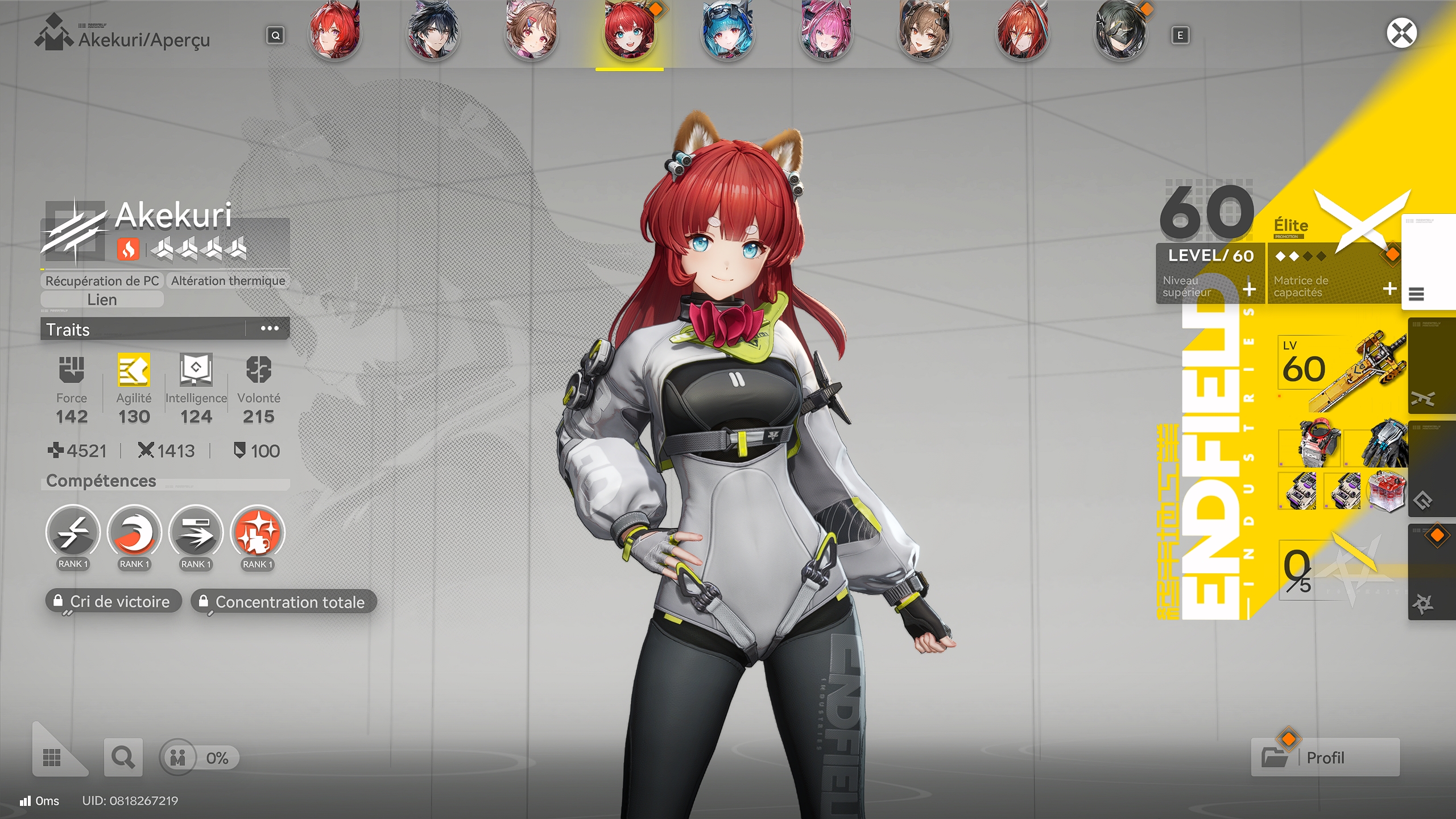Open the search magnifier icon at bottom left

[x=123, y=757]
